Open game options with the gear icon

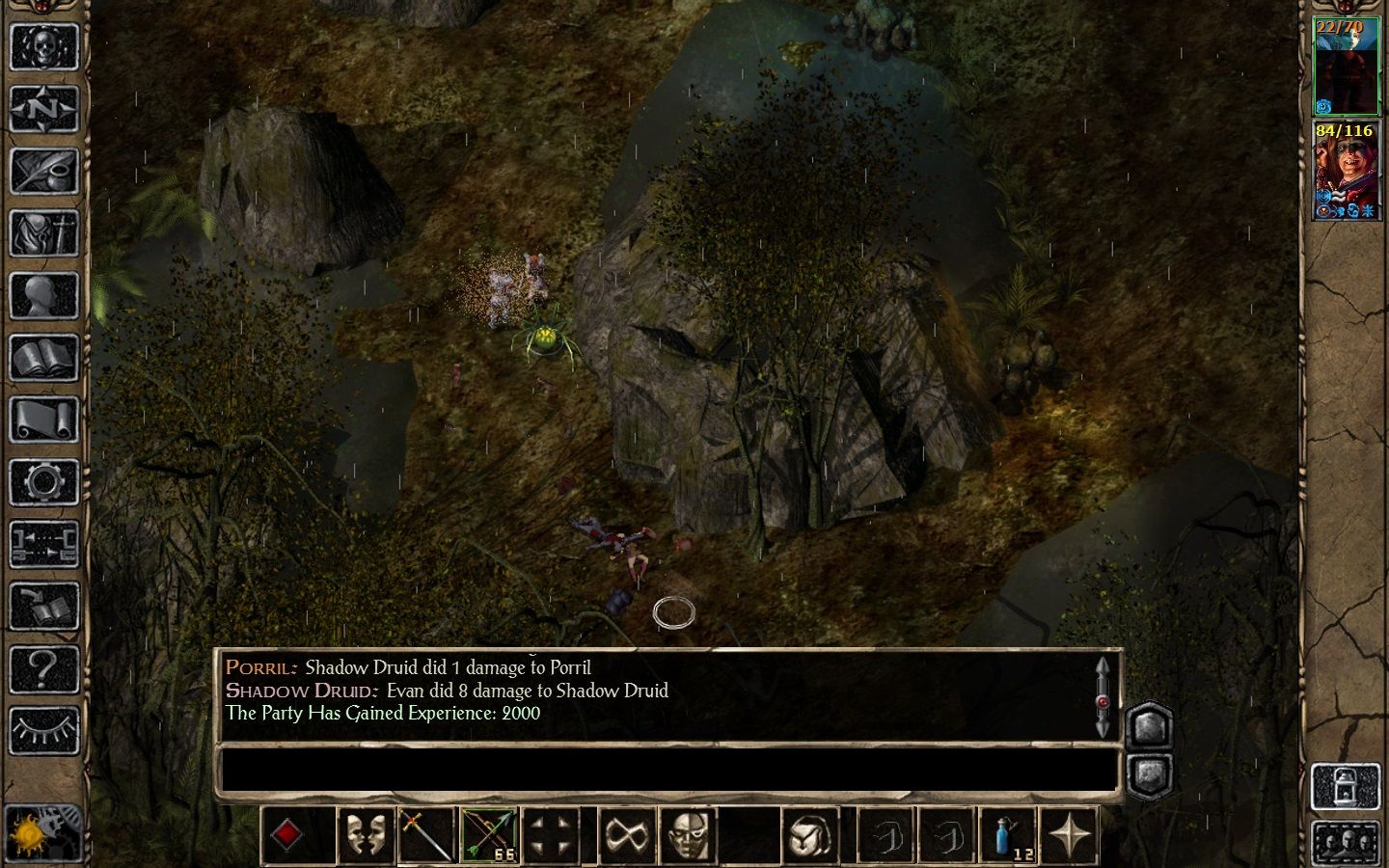43,480
